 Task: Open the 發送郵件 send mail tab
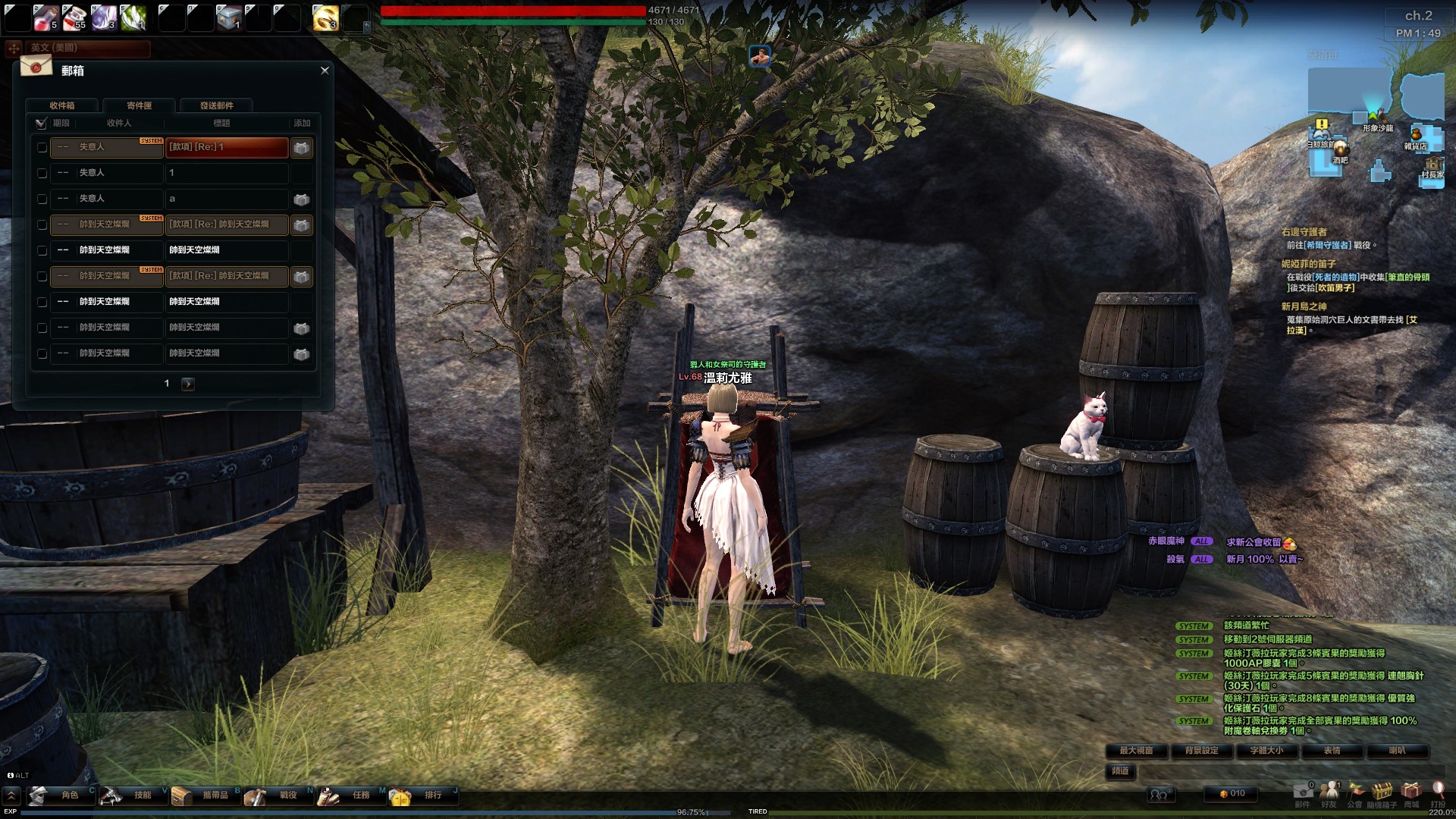[x=217, y=105]
